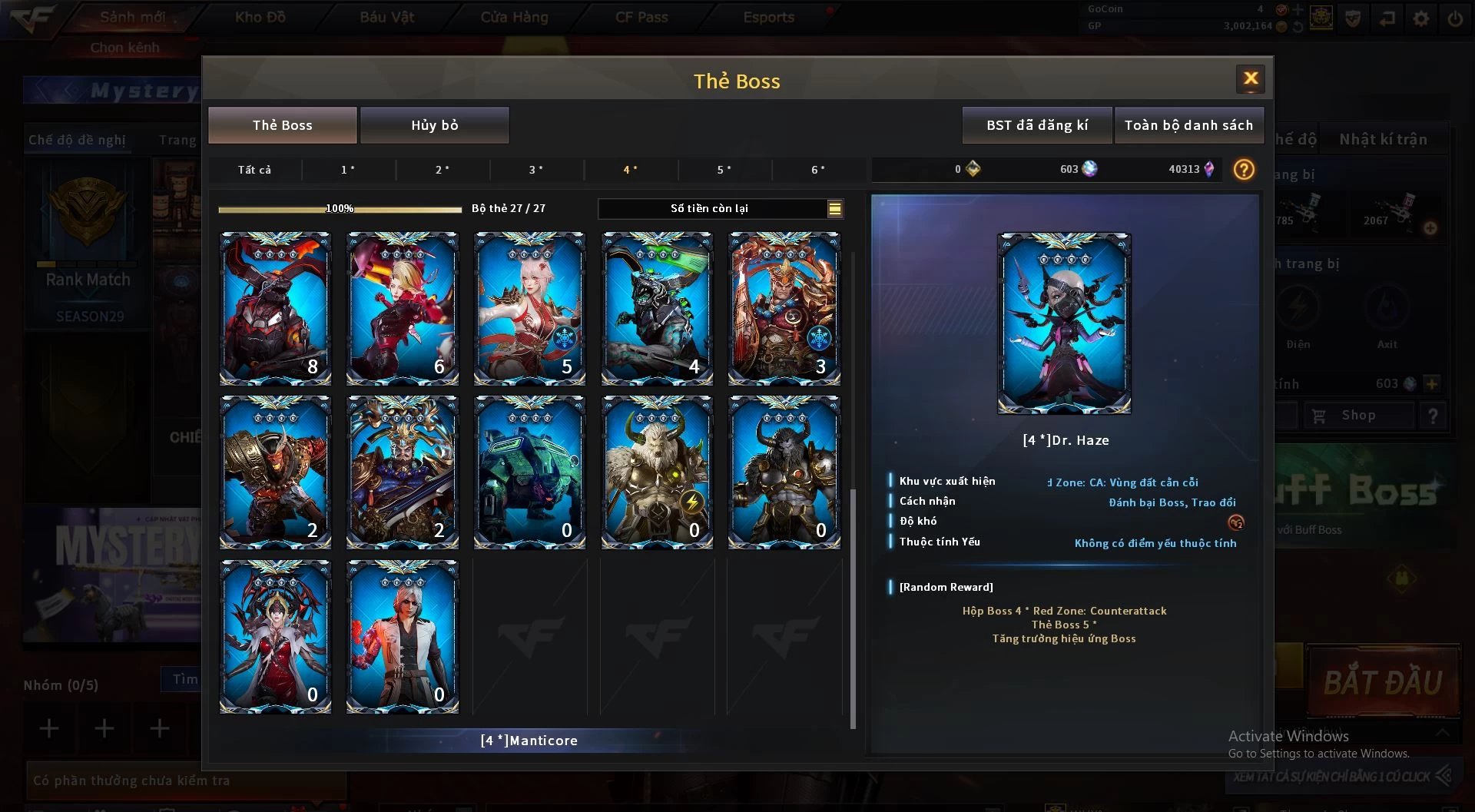Screen dimensions: 1475x812
Task: Open the Số tiền còn lại sort dropdown
Action: [x=834, y=208]
